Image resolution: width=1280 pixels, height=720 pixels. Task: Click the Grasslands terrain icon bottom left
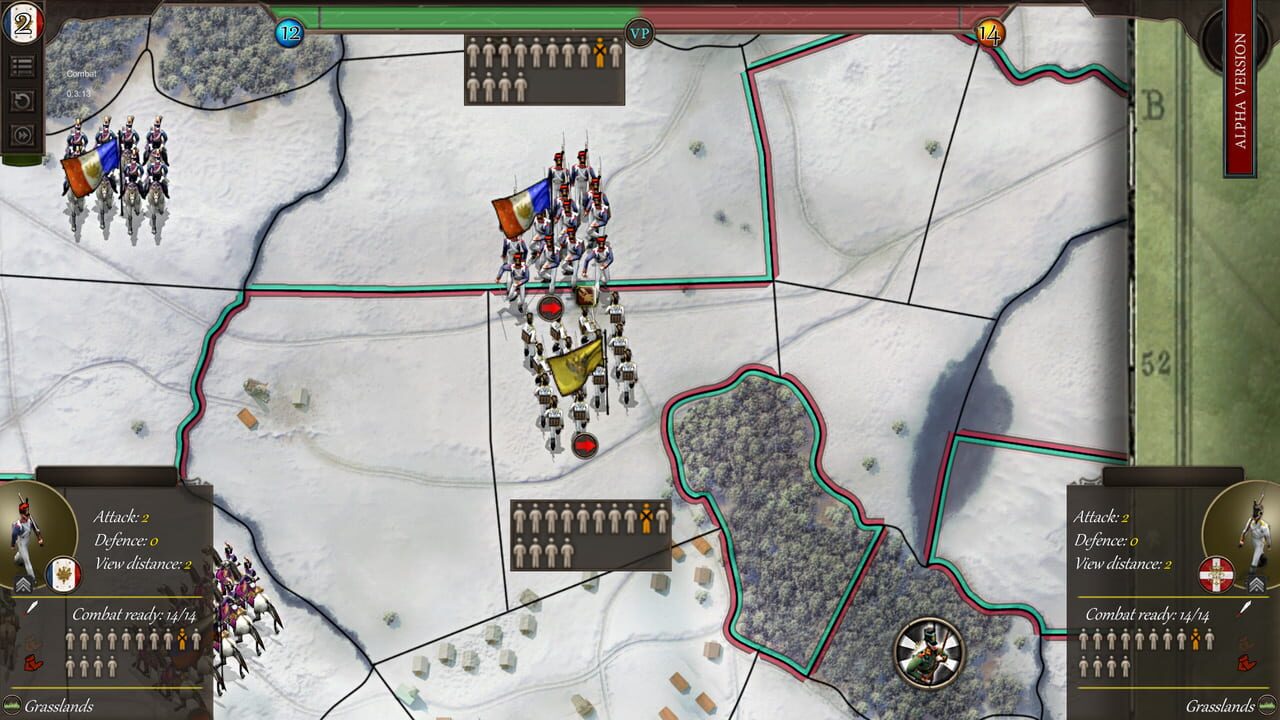click(x=13, y=706)
